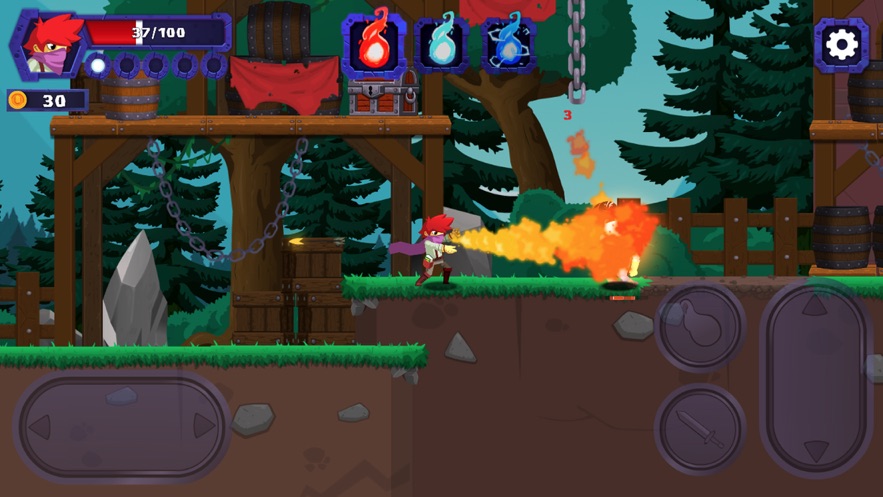Screen dimensions: 883x497
Task: Open the settings gear menu
Action: pos(841,45)
